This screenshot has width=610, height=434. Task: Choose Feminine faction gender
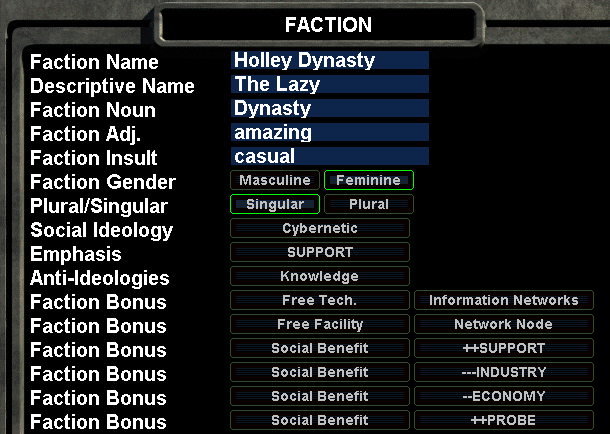[x=368, y=180]
